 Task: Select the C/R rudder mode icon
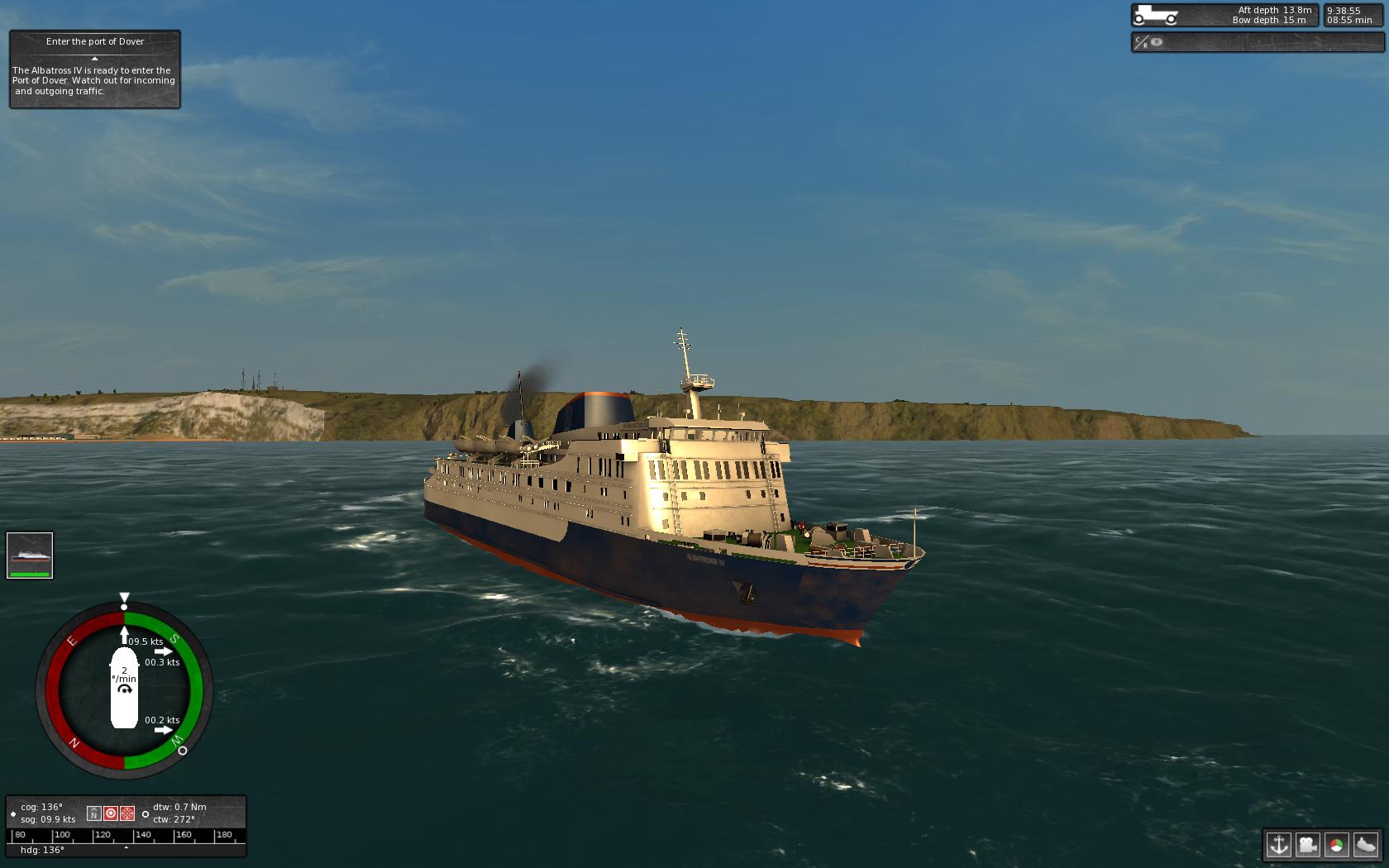pos(1140,42)
